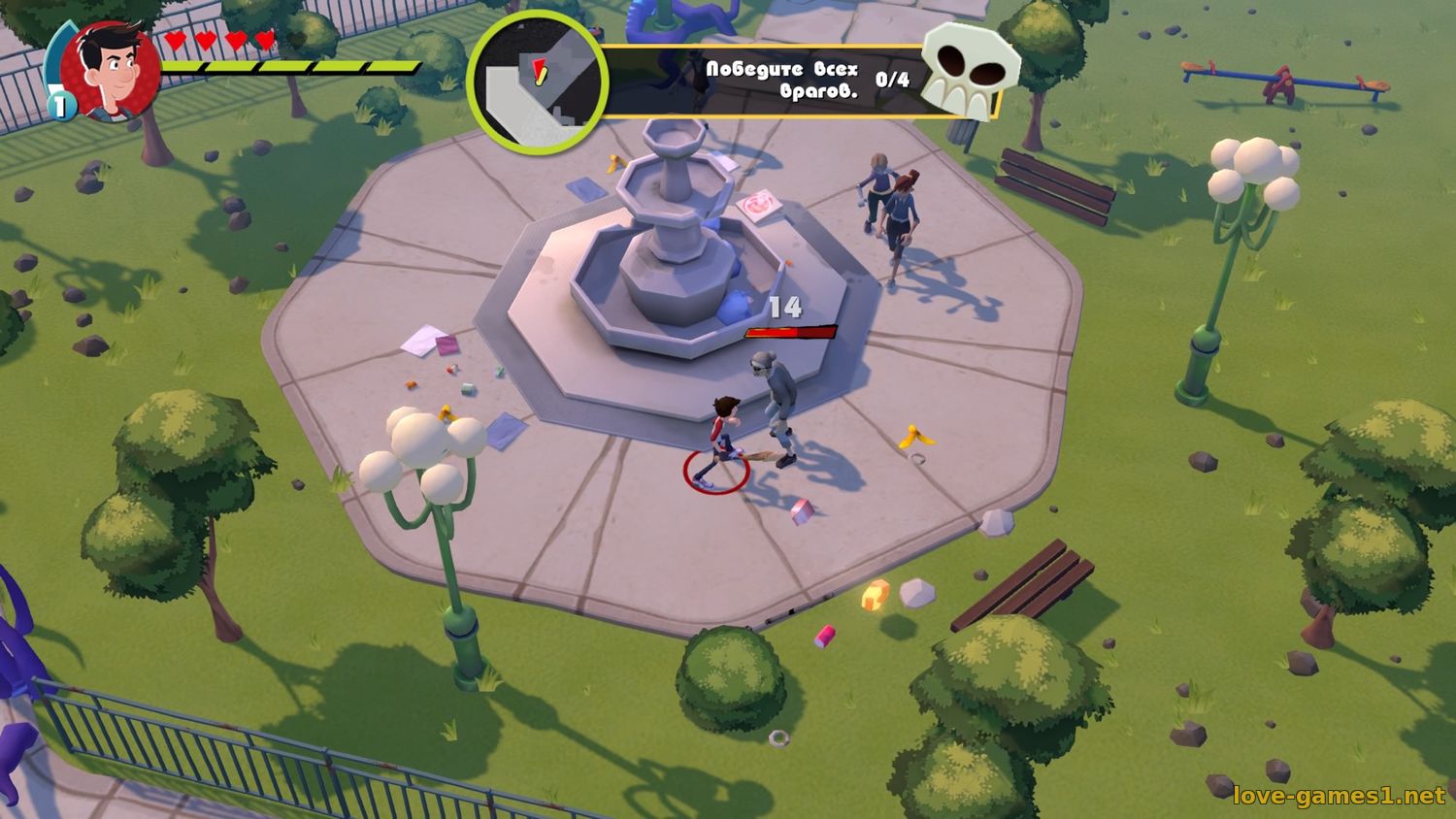
Task: Click the player character portrait
Action: click(110, 70)
